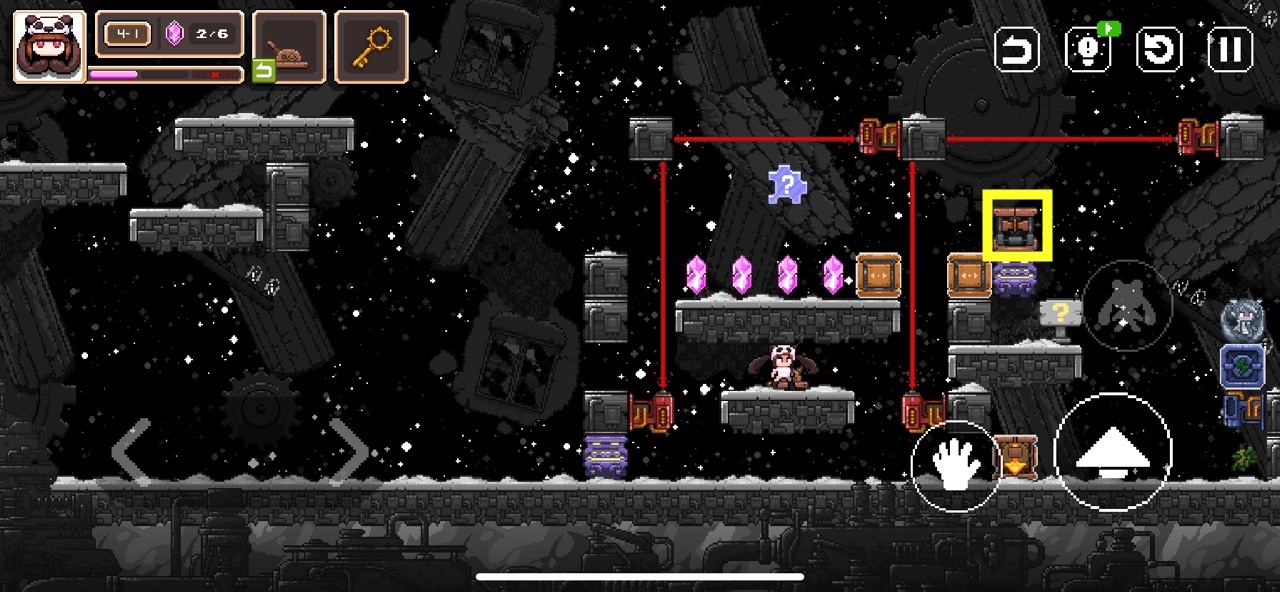
Task: Select the golden key item slot
Action: pos(371,46)
